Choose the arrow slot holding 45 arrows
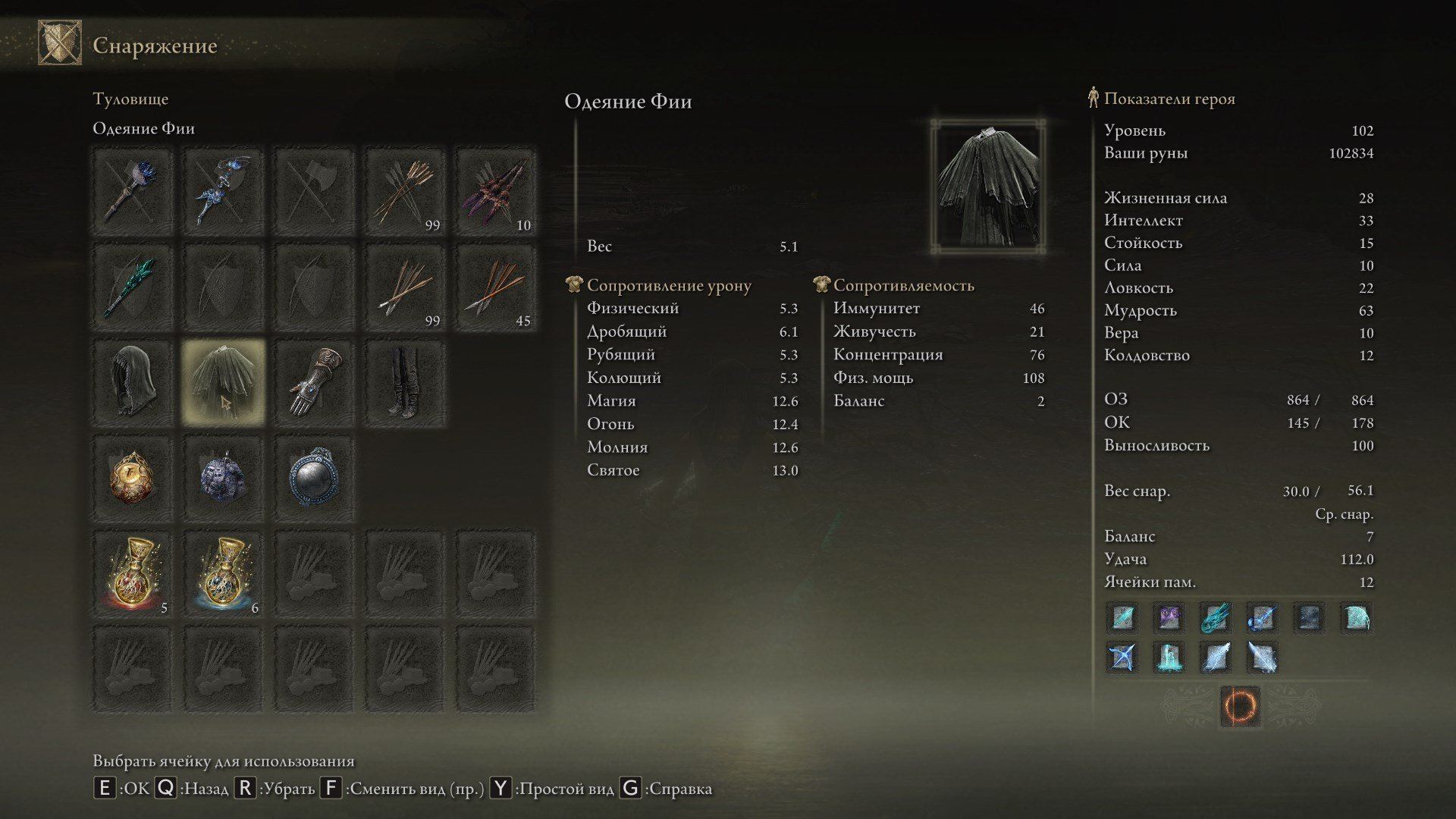The height and width of the screenshot is (819, 1456). (496, 287)
